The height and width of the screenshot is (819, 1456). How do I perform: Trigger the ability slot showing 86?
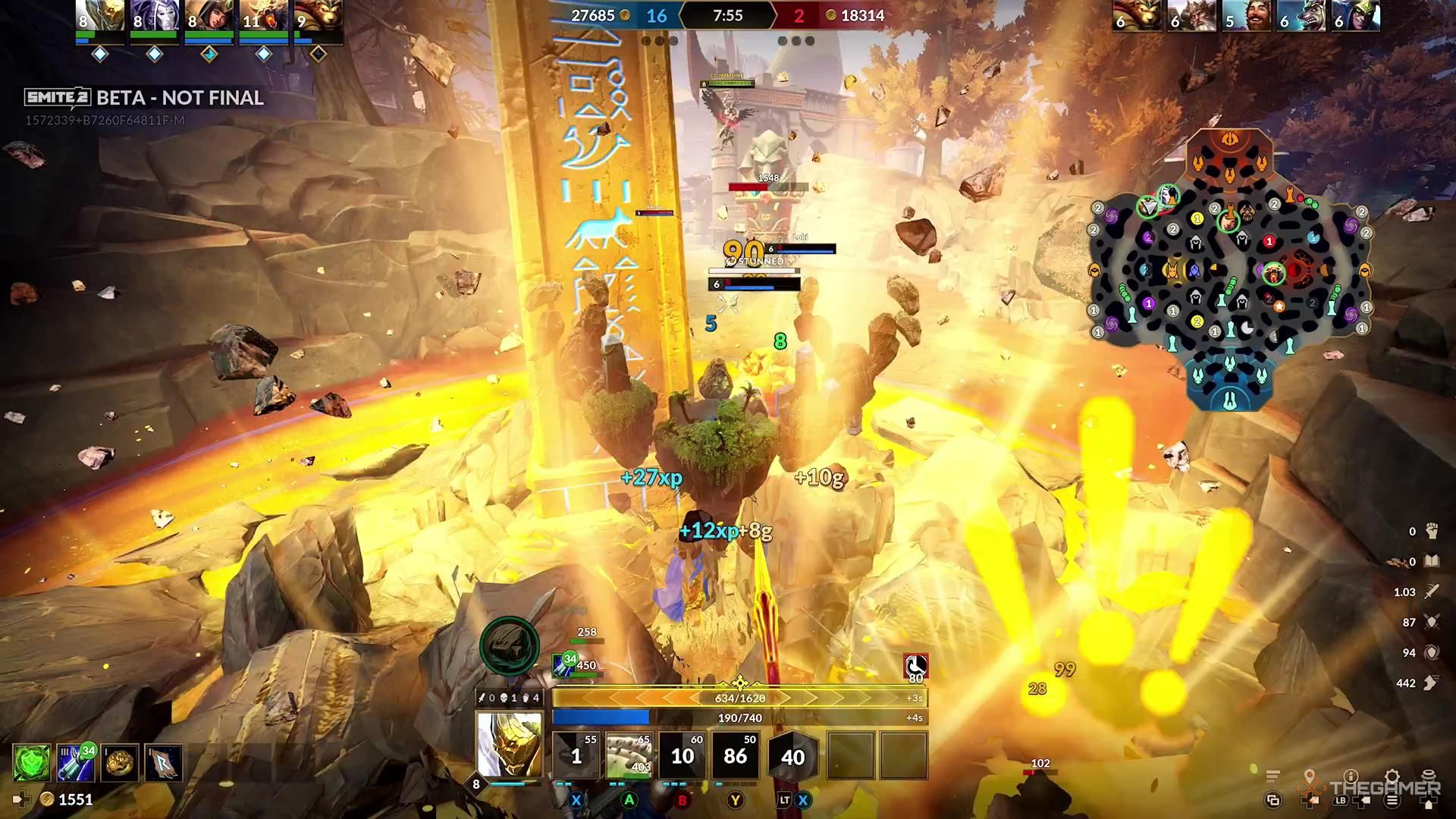(x=735, y=755)
